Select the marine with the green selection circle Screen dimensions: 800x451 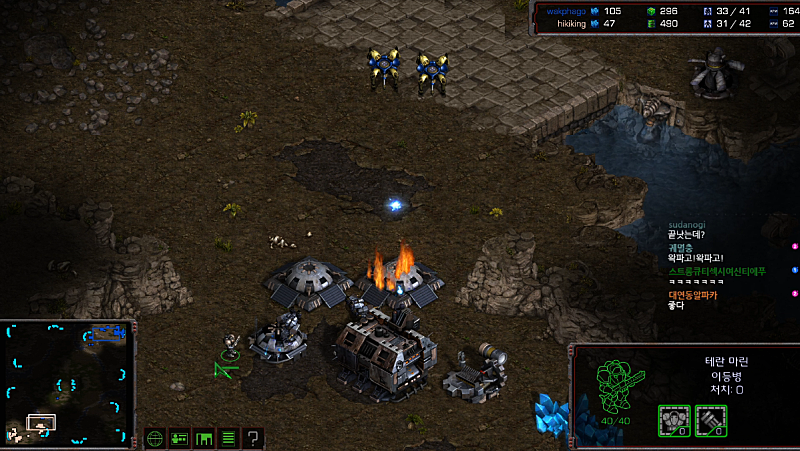(230, 346)
